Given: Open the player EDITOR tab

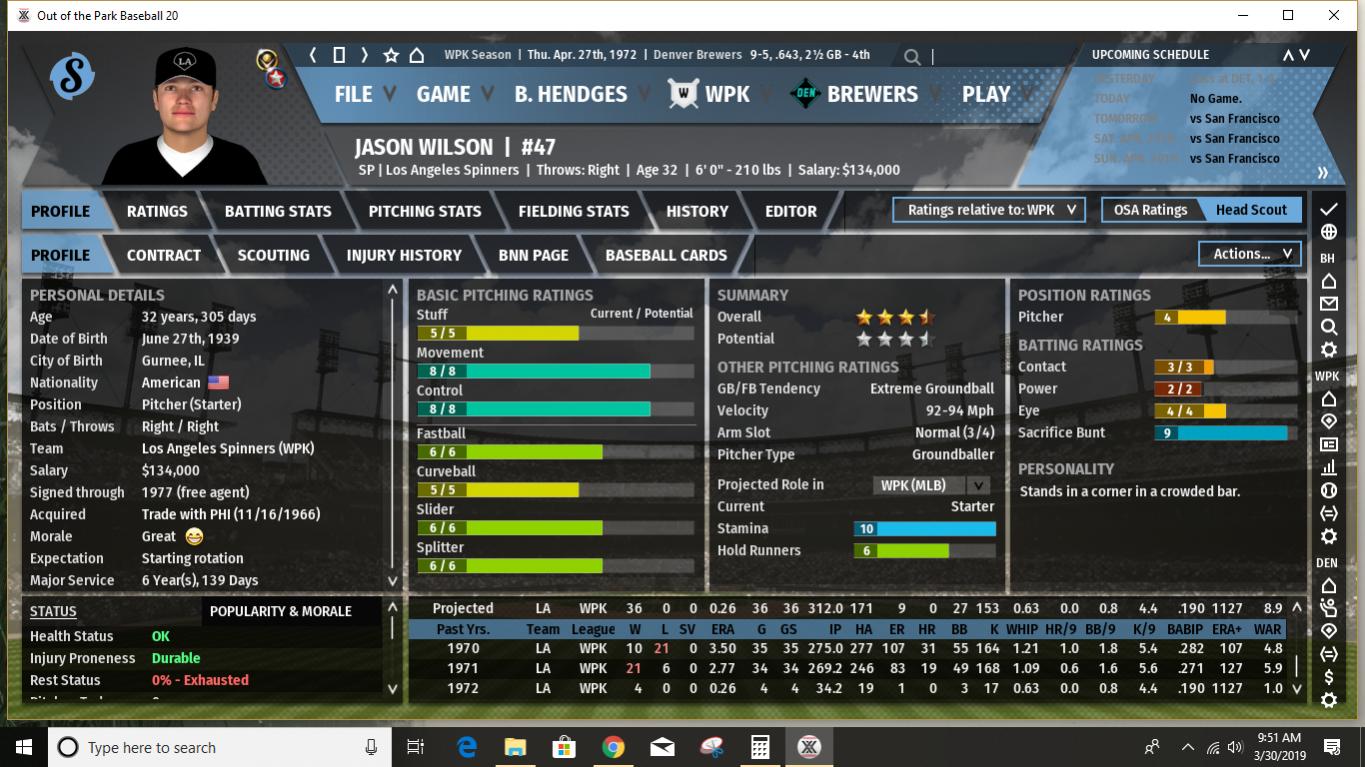Looking at the screenshot, I should pyautogui.click(x=791, y=211).
